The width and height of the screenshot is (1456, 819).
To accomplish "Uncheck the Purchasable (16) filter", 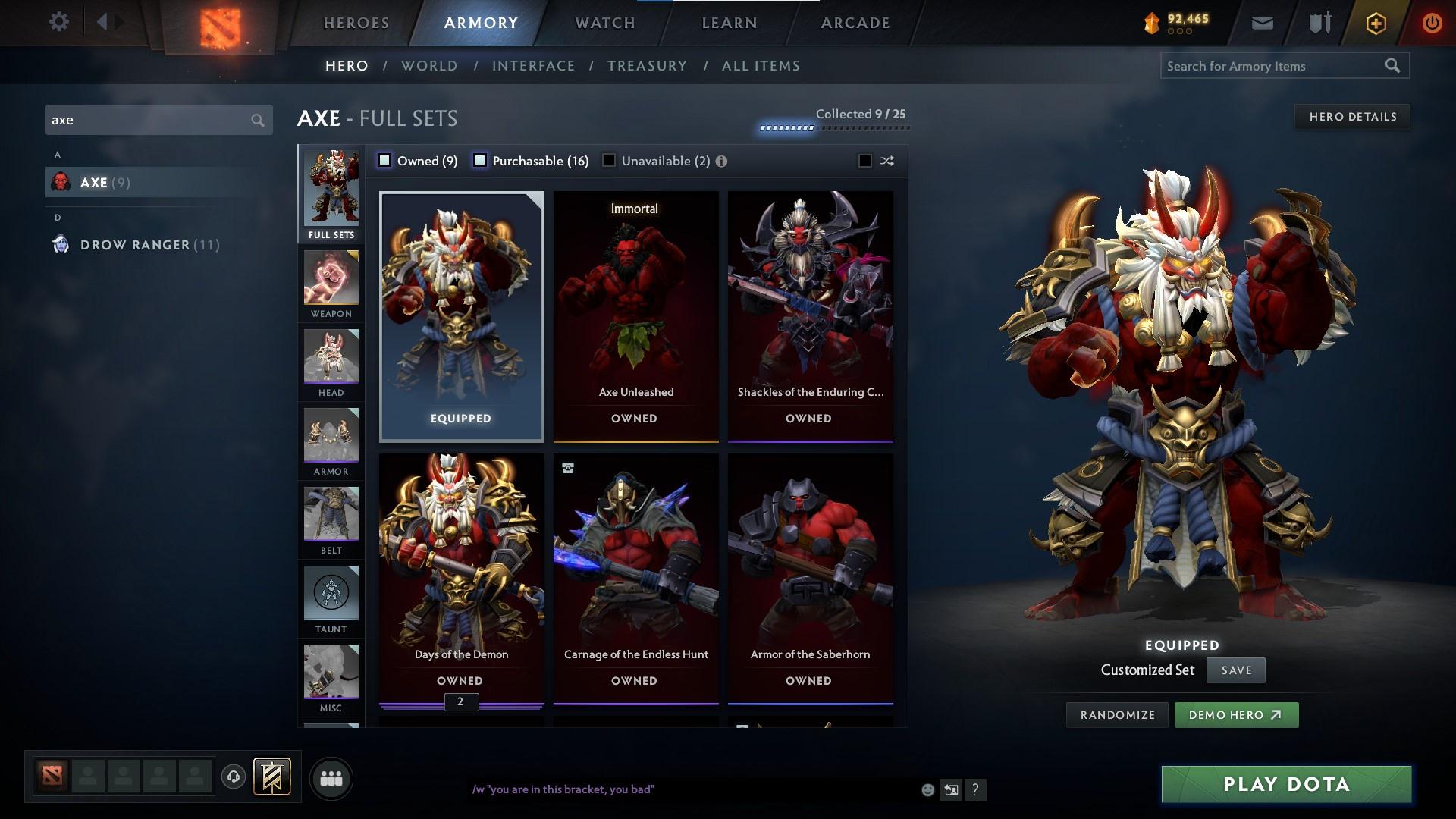I will click(x=479, y=160).
